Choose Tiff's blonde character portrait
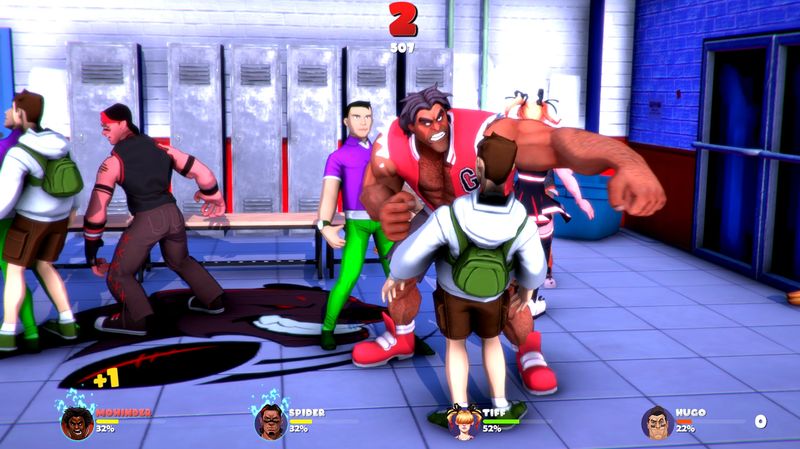800x449 pixels. pos(464,421)
